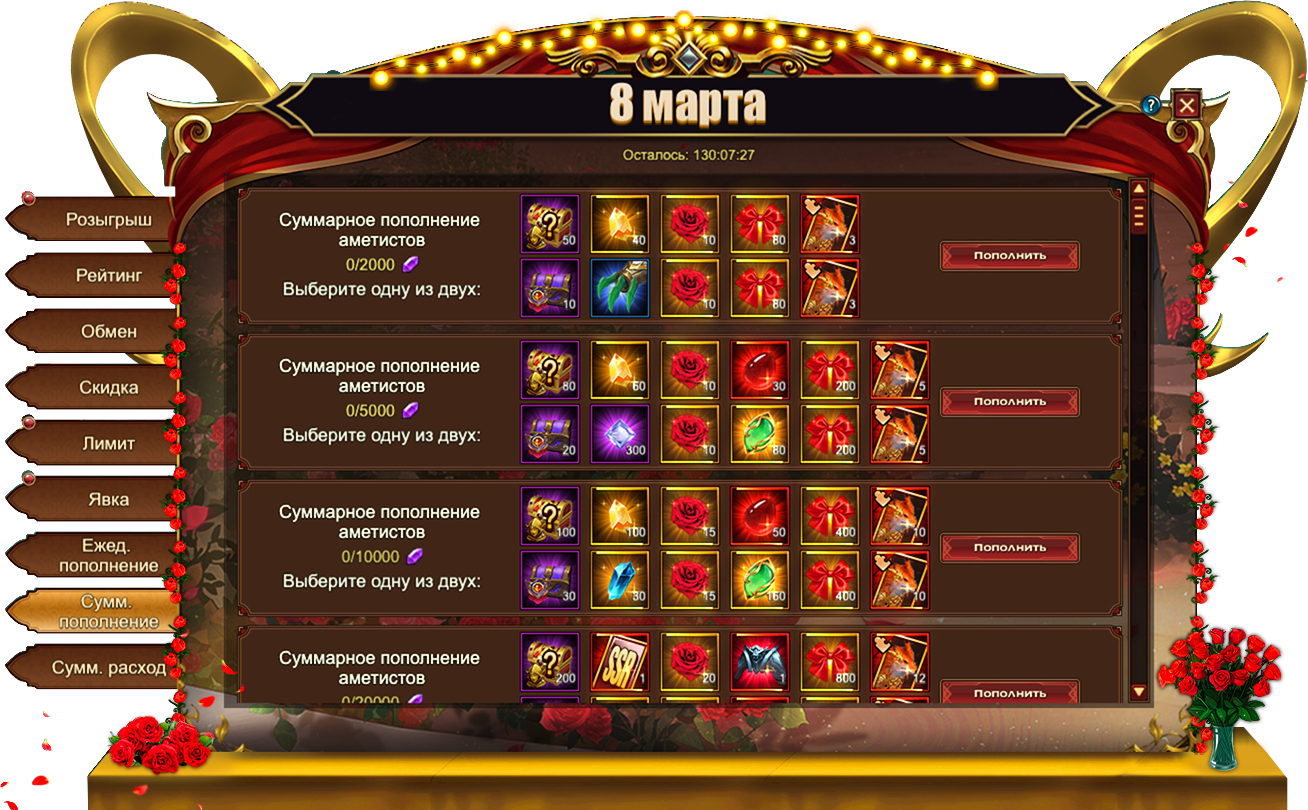Viewport: 1308px width, 810px height.
Task: Click Пополнить for the 0/10000 reward tier
Action: 1009,548
